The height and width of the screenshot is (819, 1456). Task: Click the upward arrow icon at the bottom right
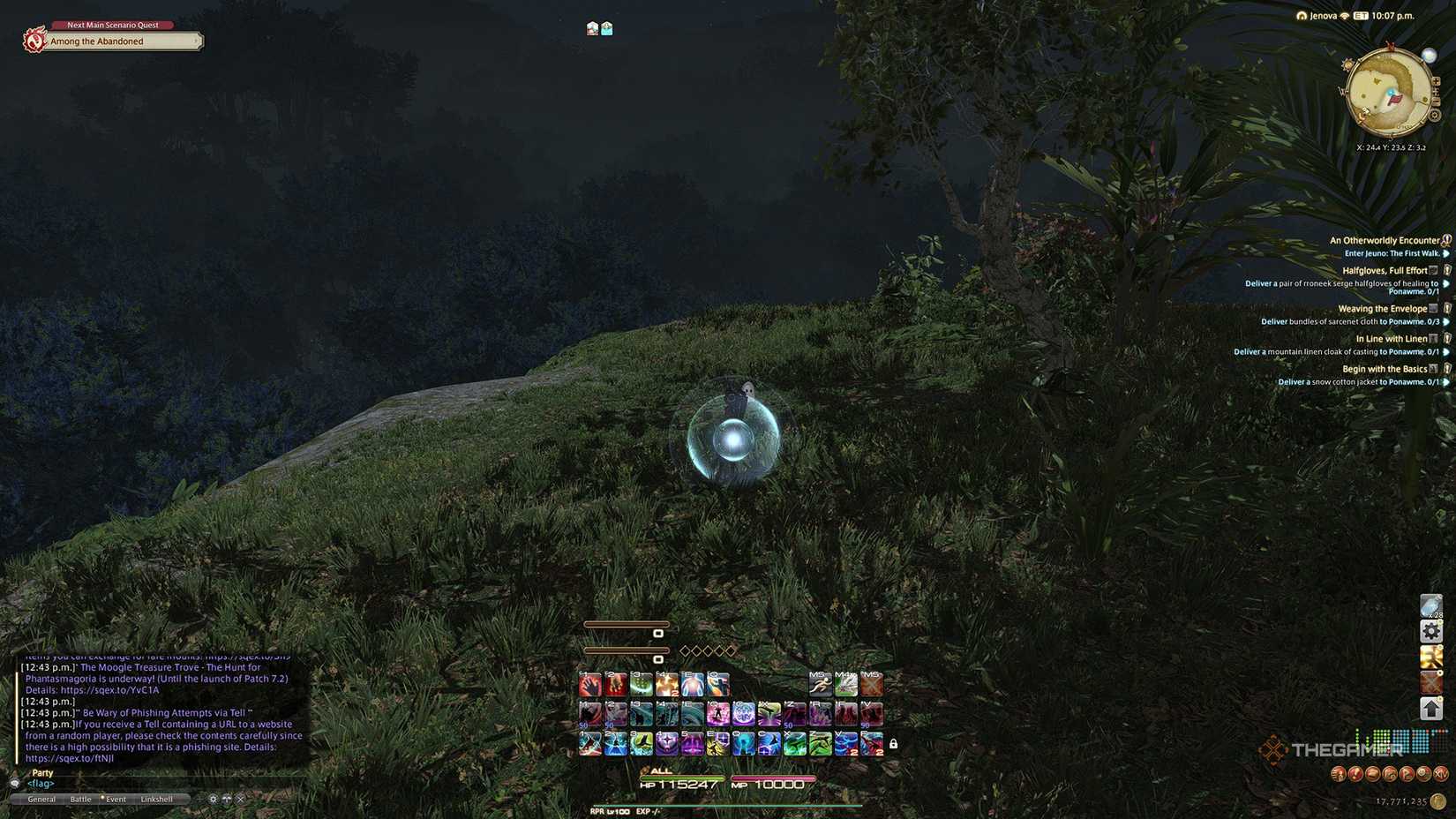coord(1431,708)
